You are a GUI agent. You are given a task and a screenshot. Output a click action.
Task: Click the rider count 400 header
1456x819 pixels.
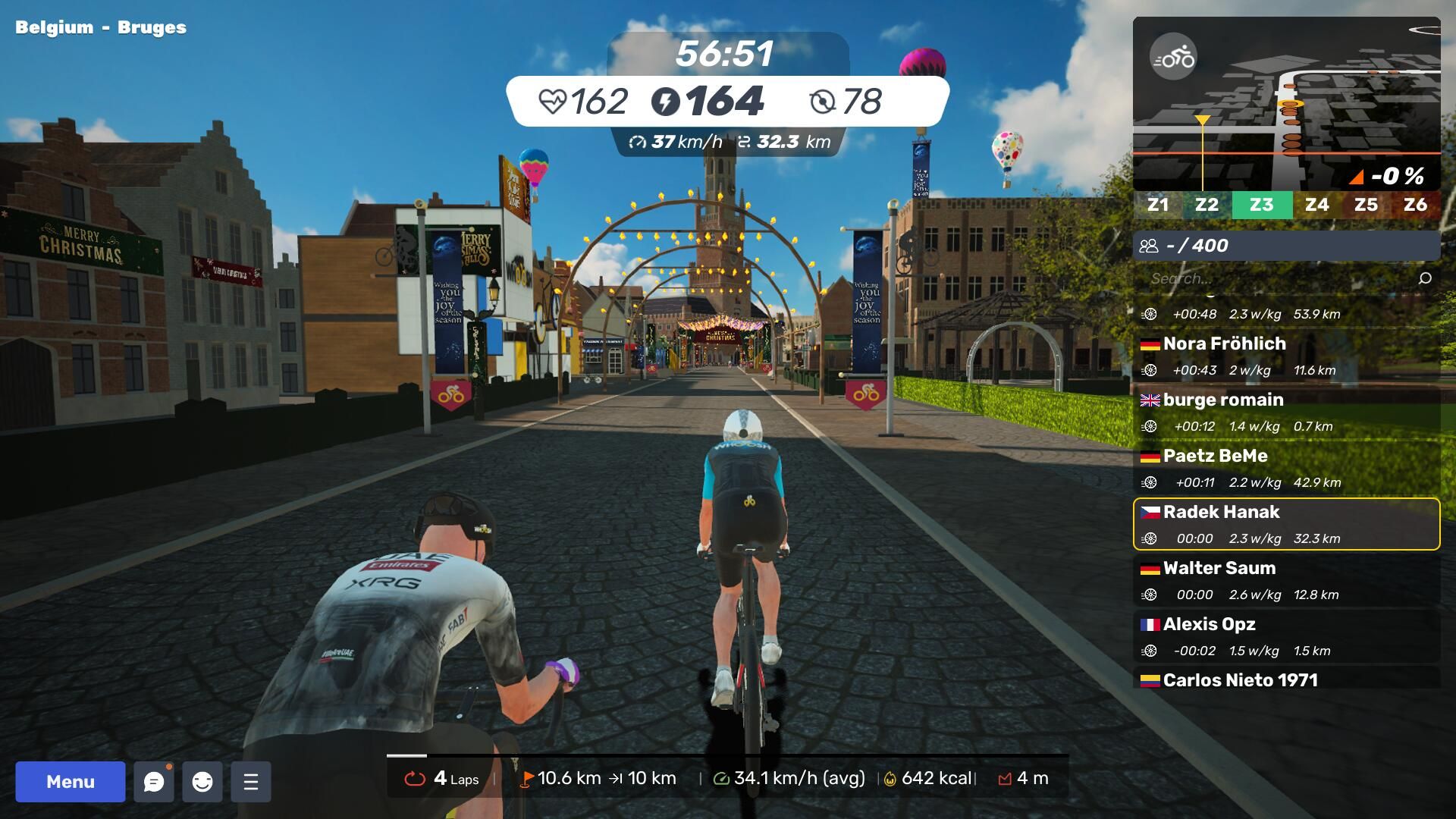[x=1286, y=246]
